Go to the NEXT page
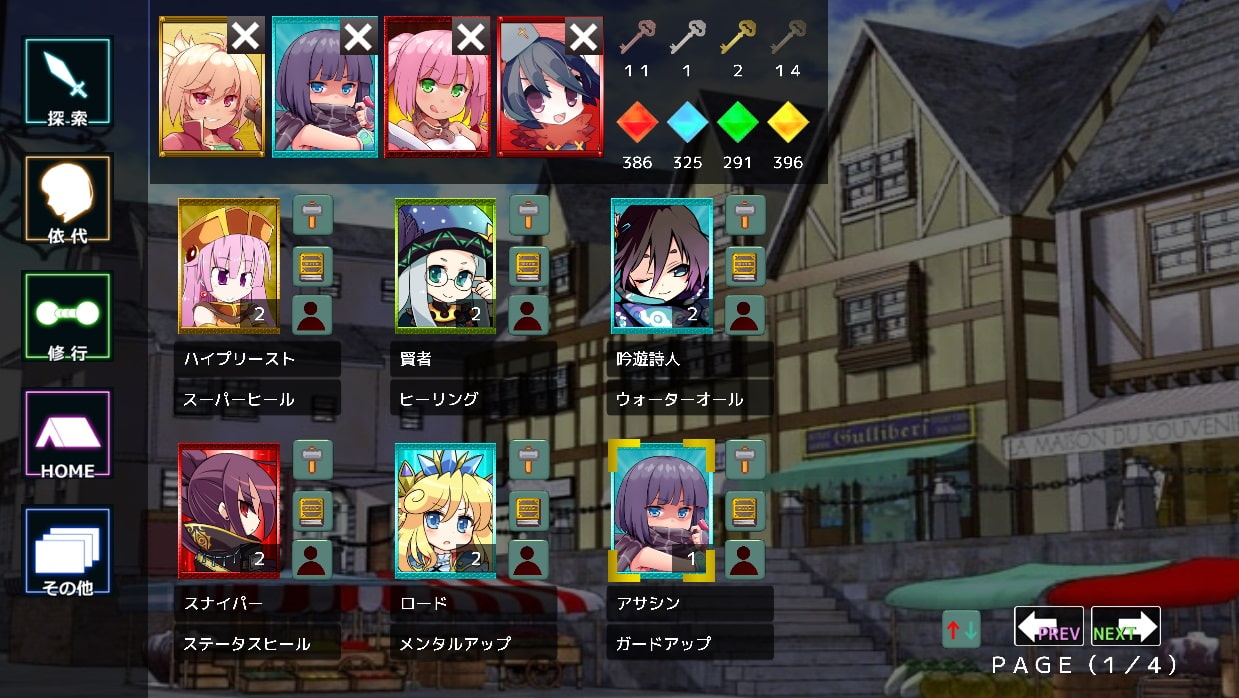 [x=1125, y=627]
